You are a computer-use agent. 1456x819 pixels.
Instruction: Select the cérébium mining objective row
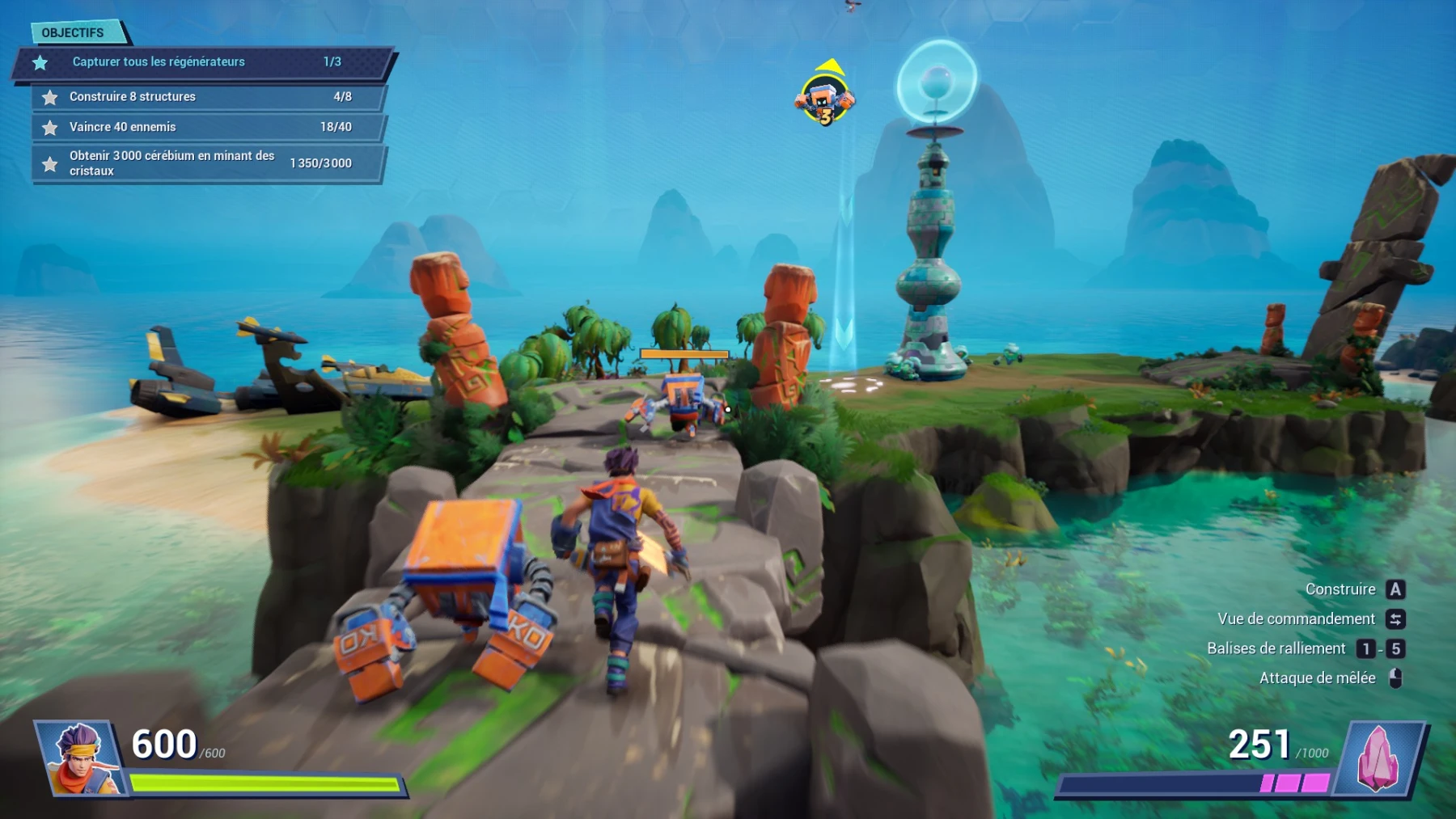pyautogui.click(x=208, y=163)
